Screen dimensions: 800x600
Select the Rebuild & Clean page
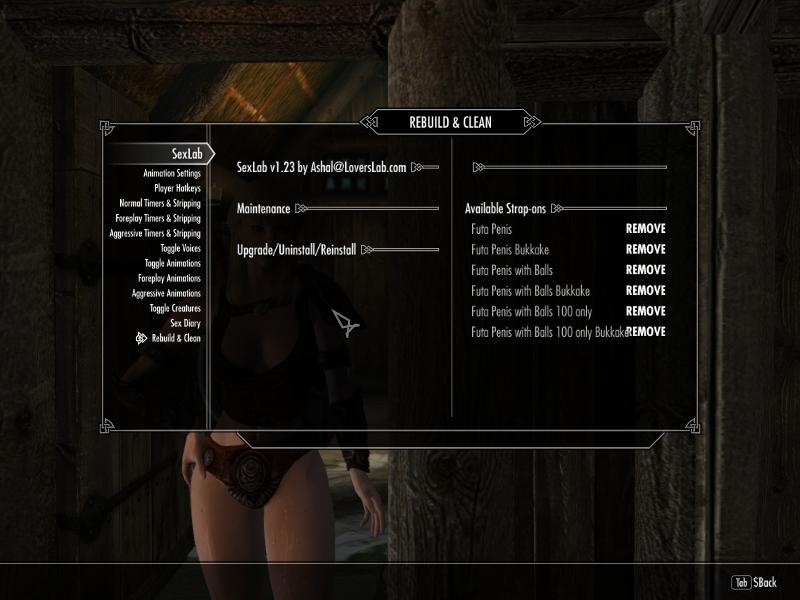click(170, 338)
